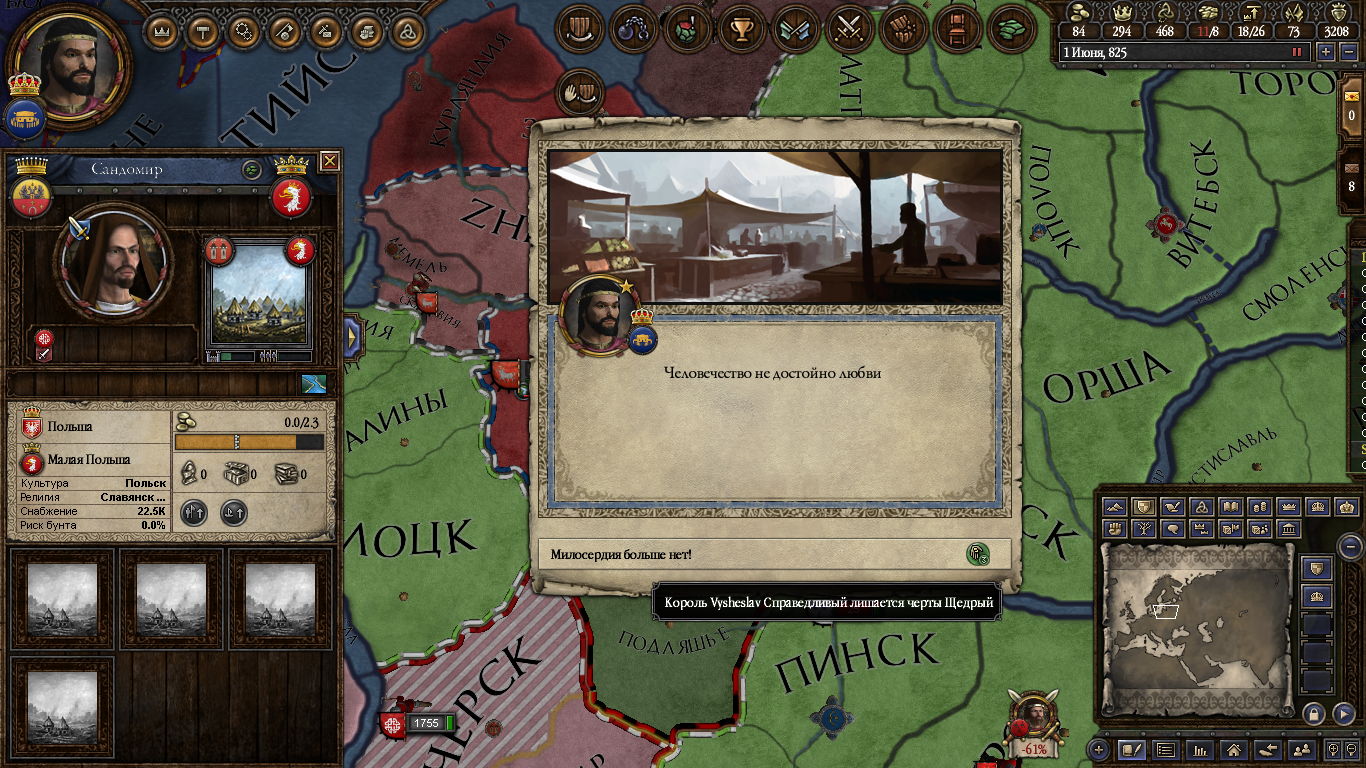Open the ledger bar chart button

tap(1199, 749)
